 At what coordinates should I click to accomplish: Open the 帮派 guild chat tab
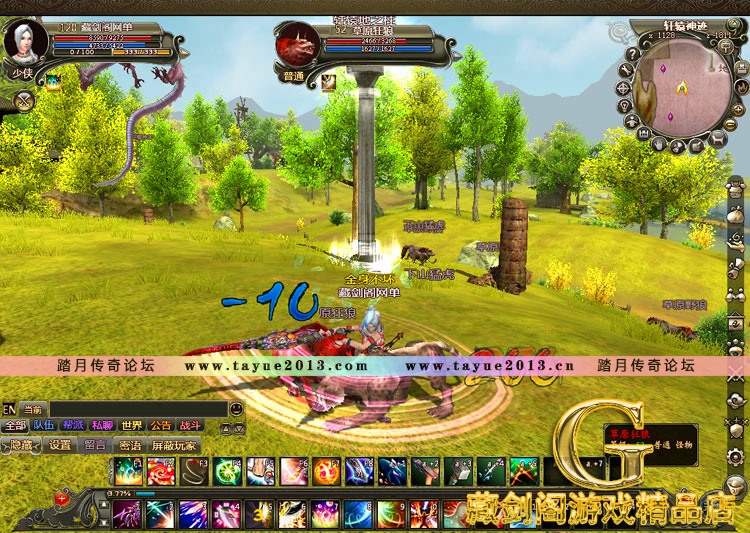73,425
